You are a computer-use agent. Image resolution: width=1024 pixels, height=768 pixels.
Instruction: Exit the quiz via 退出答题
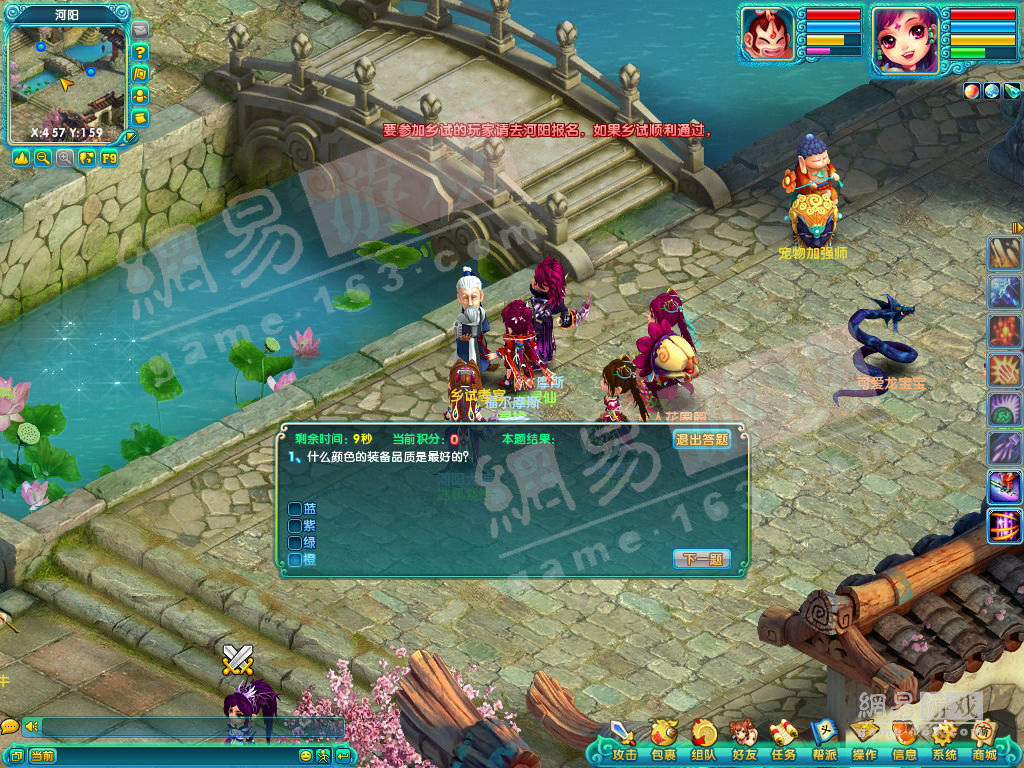pyautogui.click(x=701, y=439)
